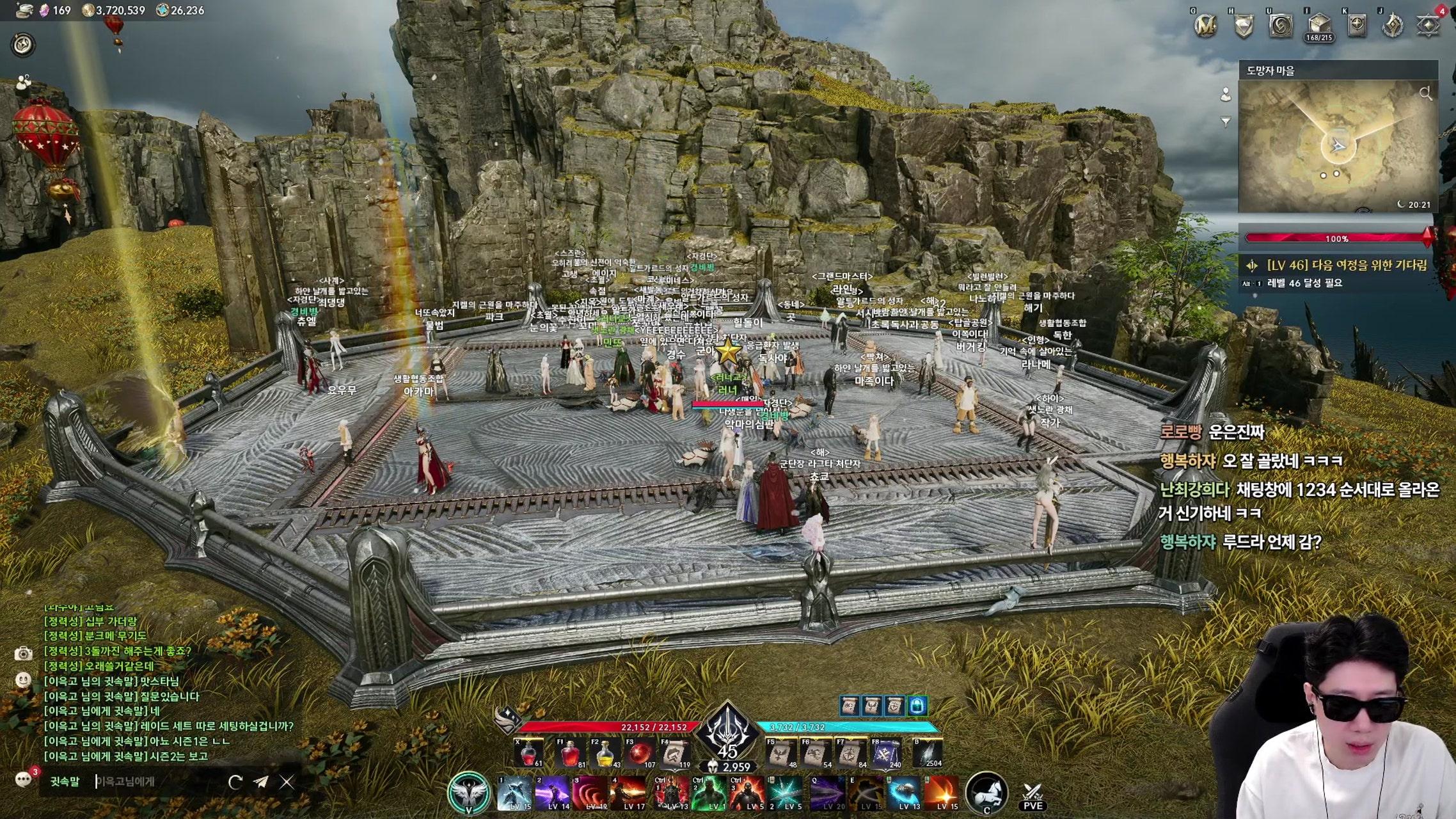The width and height of the screenshot is (1456, 819).
Task: Send the chat message with paper plane
Action: point(261,781)
